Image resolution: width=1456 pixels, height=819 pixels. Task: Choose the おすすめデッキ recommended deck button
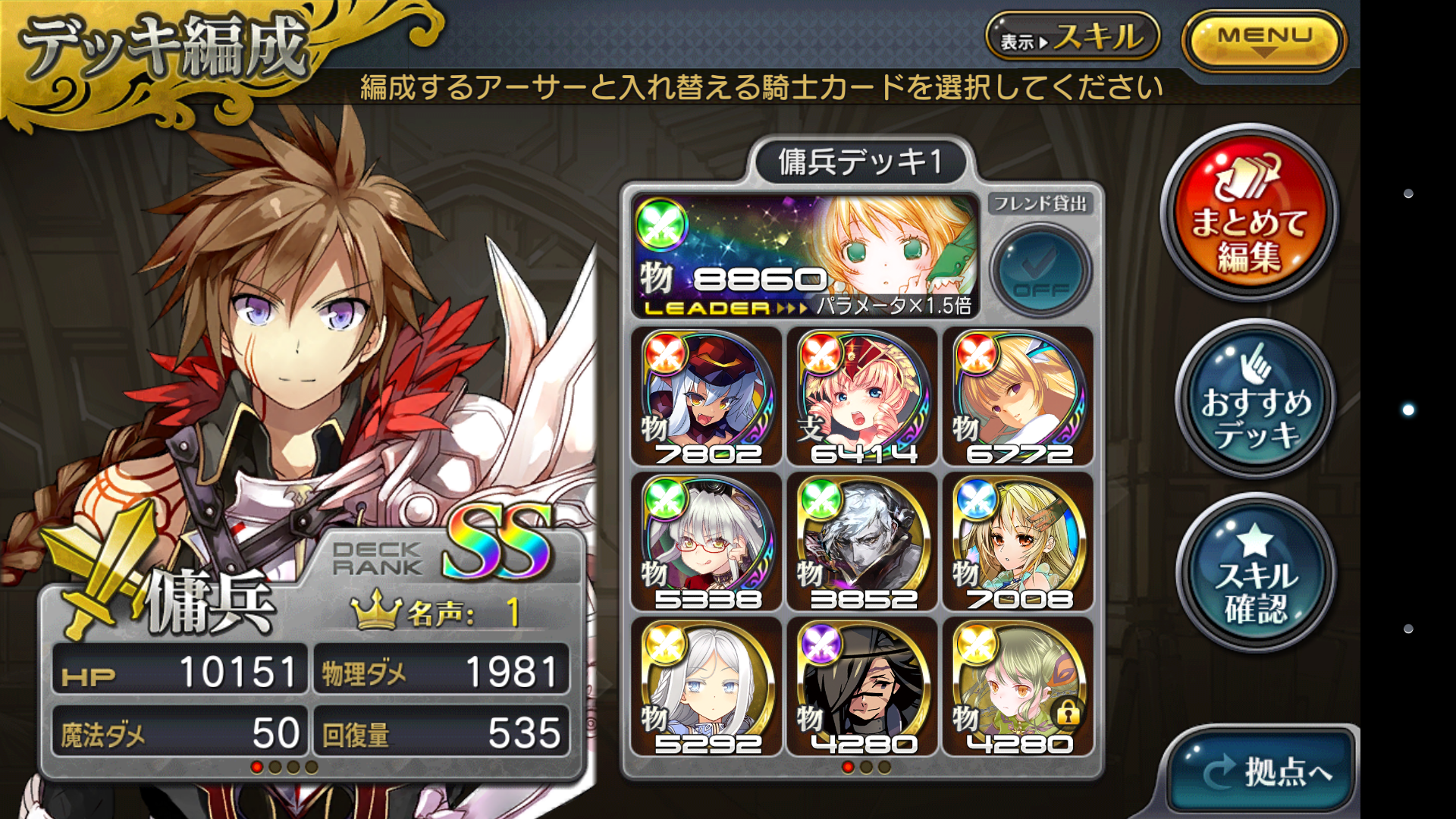click(x=1256, y=400)
